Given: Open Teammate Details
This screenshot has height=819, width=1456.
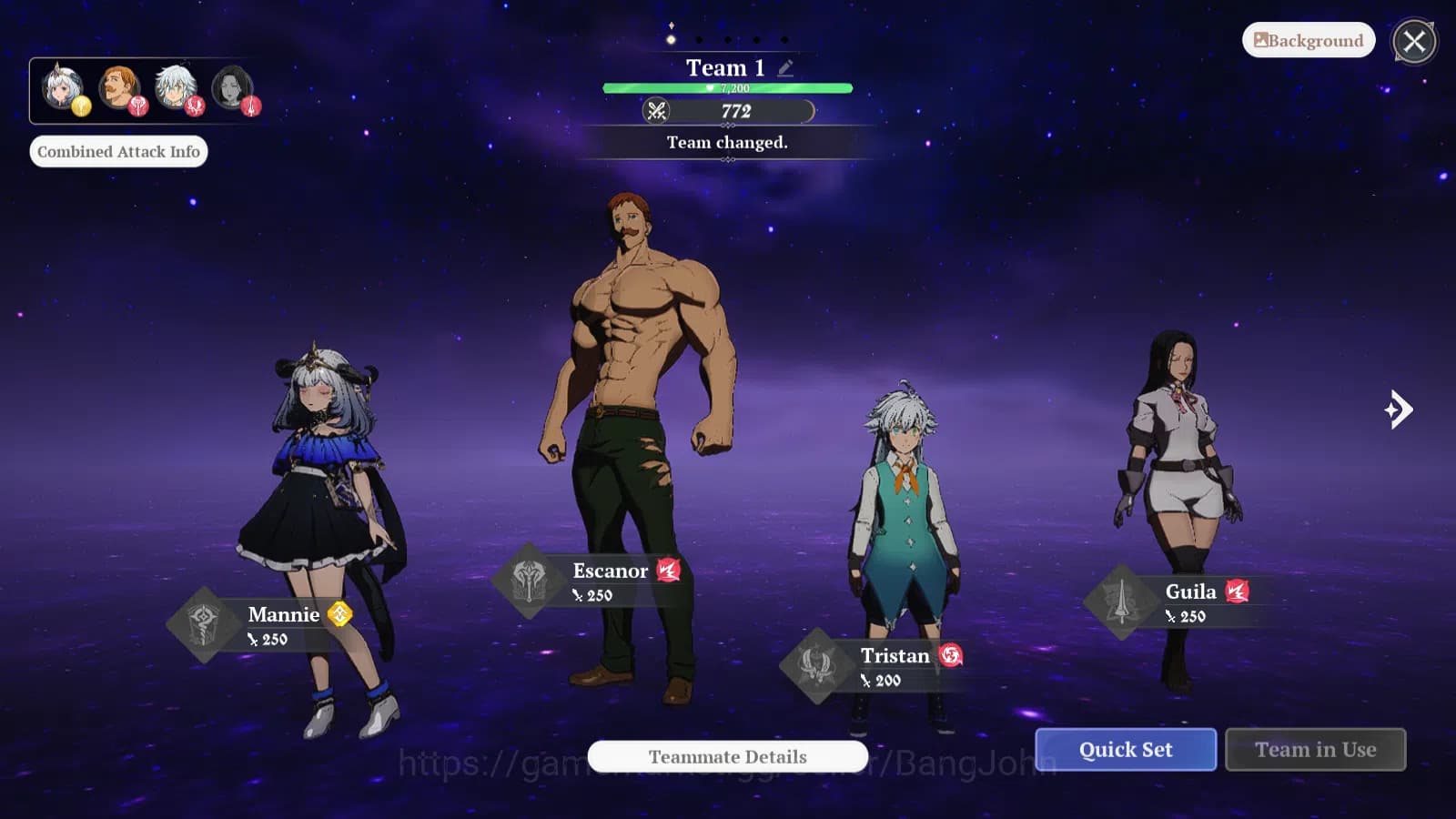Looking at the screenshot, I should point(726,756).
